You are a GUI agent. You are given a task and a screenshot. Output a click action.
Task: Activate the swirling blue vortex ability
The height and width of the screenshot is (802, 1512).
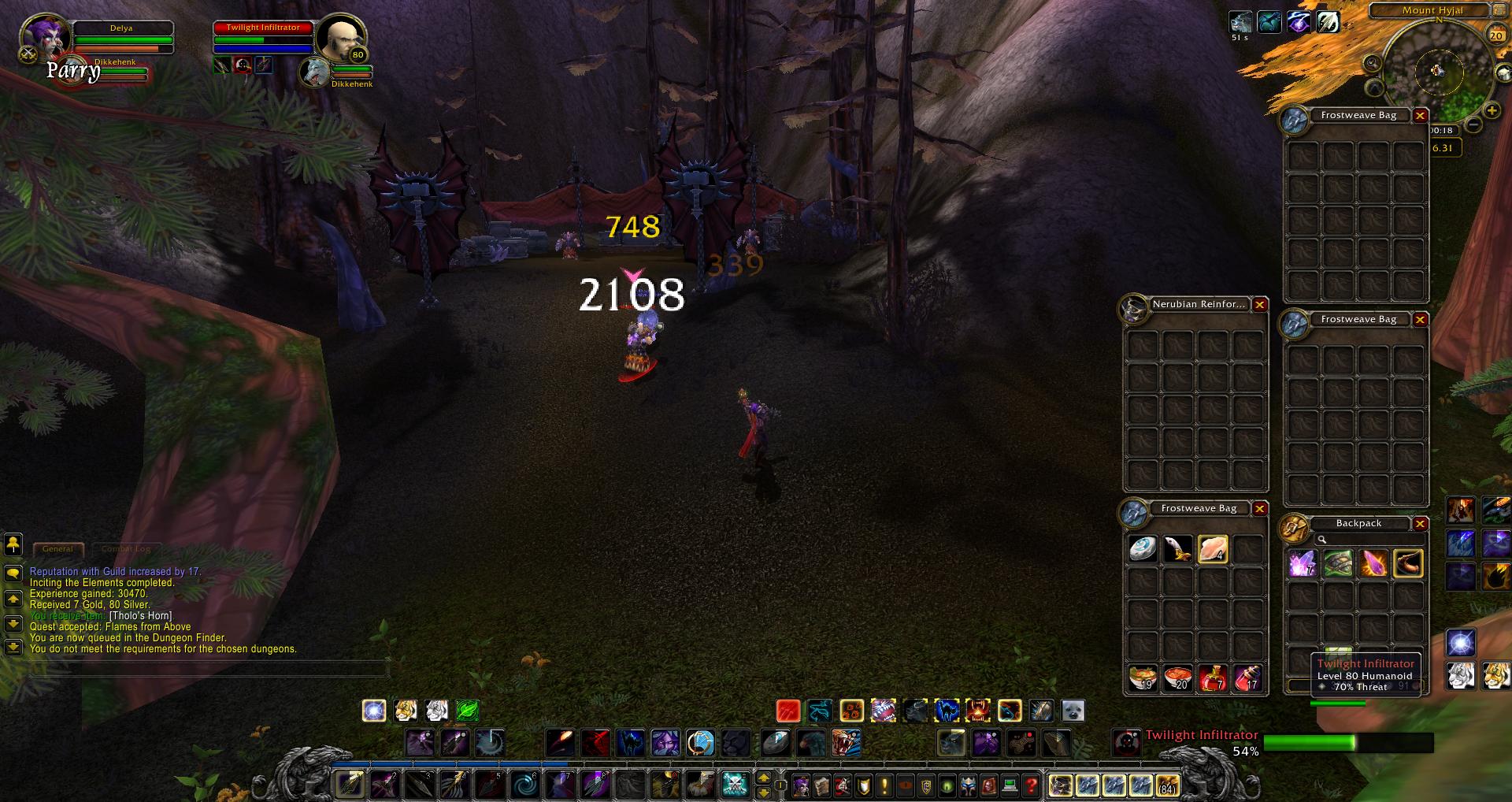point(524,785)
